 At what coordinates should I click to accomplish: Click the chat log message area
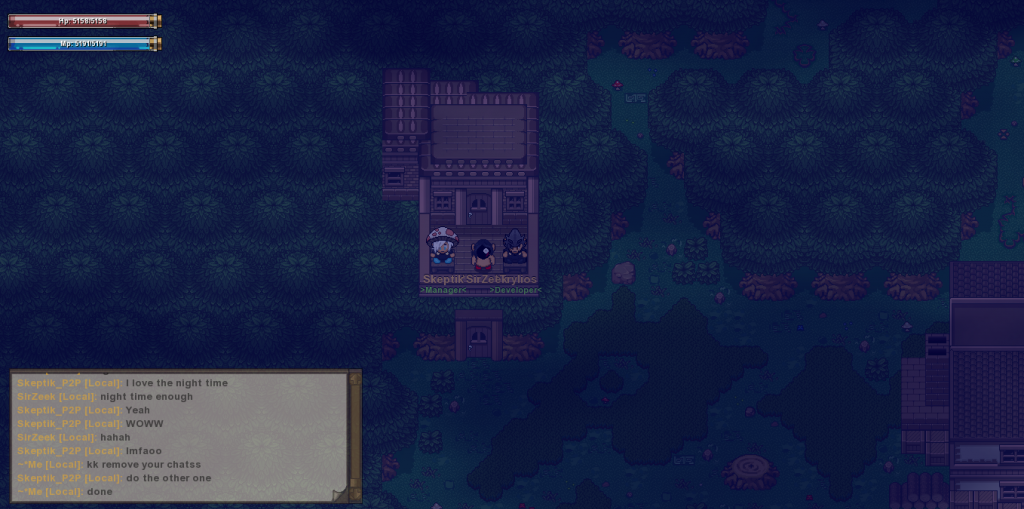click(x=180, y=435)
